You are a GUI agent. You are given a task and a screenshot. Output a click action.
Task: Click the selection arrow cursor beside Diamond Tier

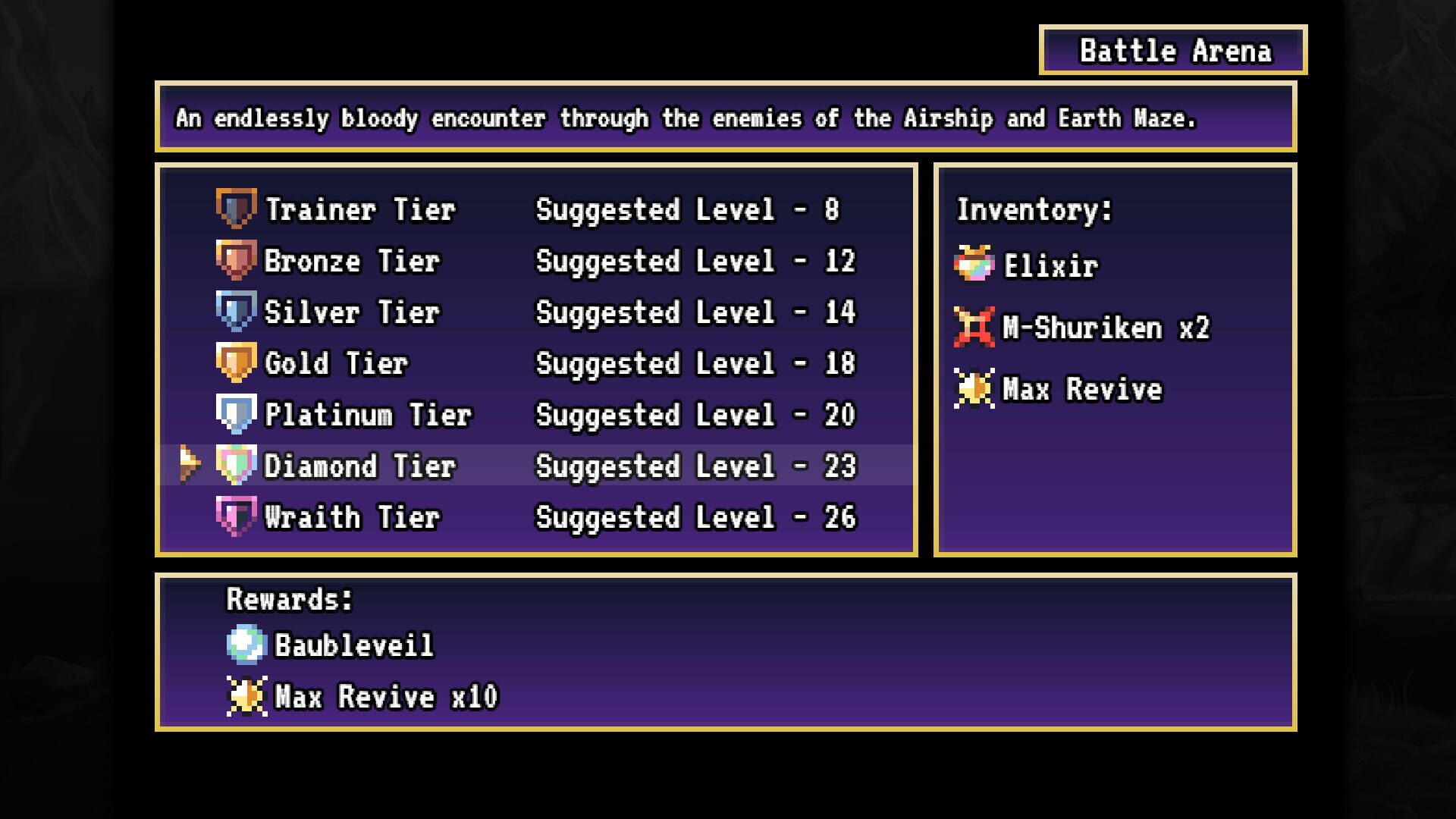(x=190, y=466)
